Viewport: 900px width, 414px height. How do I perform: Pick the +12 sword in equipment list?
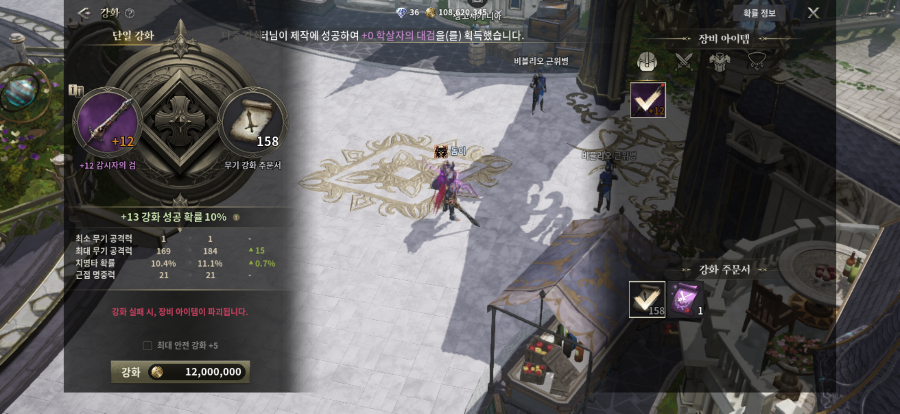point(648,100)
